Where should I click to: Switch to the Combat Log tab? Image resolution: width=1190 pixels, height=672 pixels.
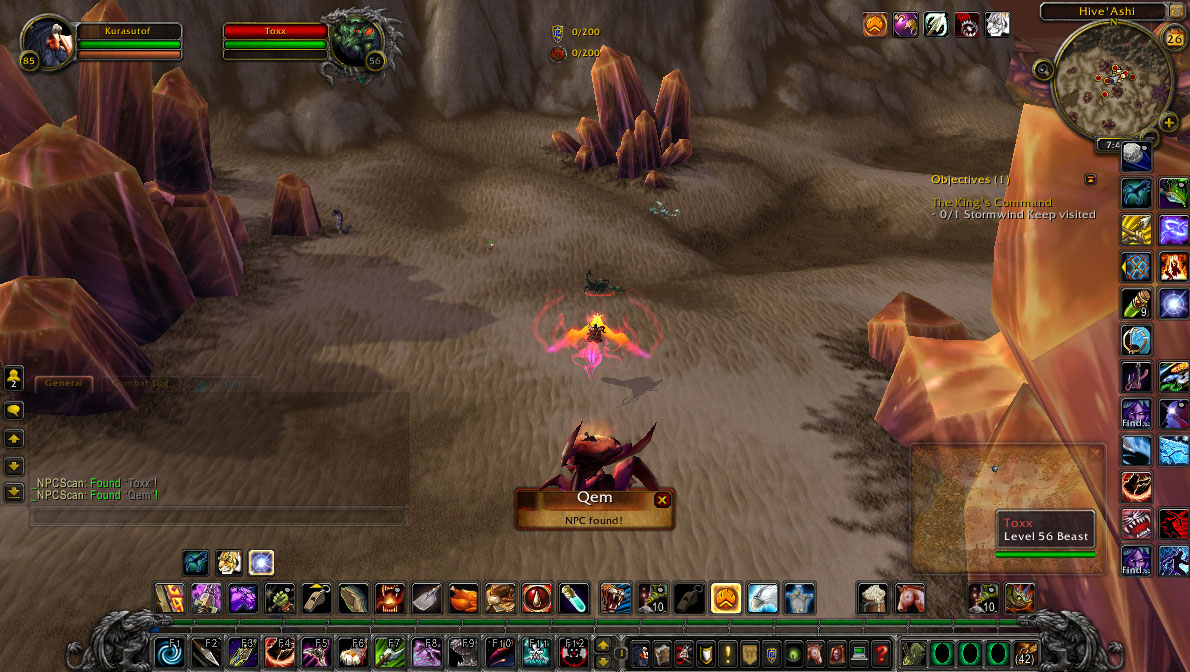click(140, 383)
